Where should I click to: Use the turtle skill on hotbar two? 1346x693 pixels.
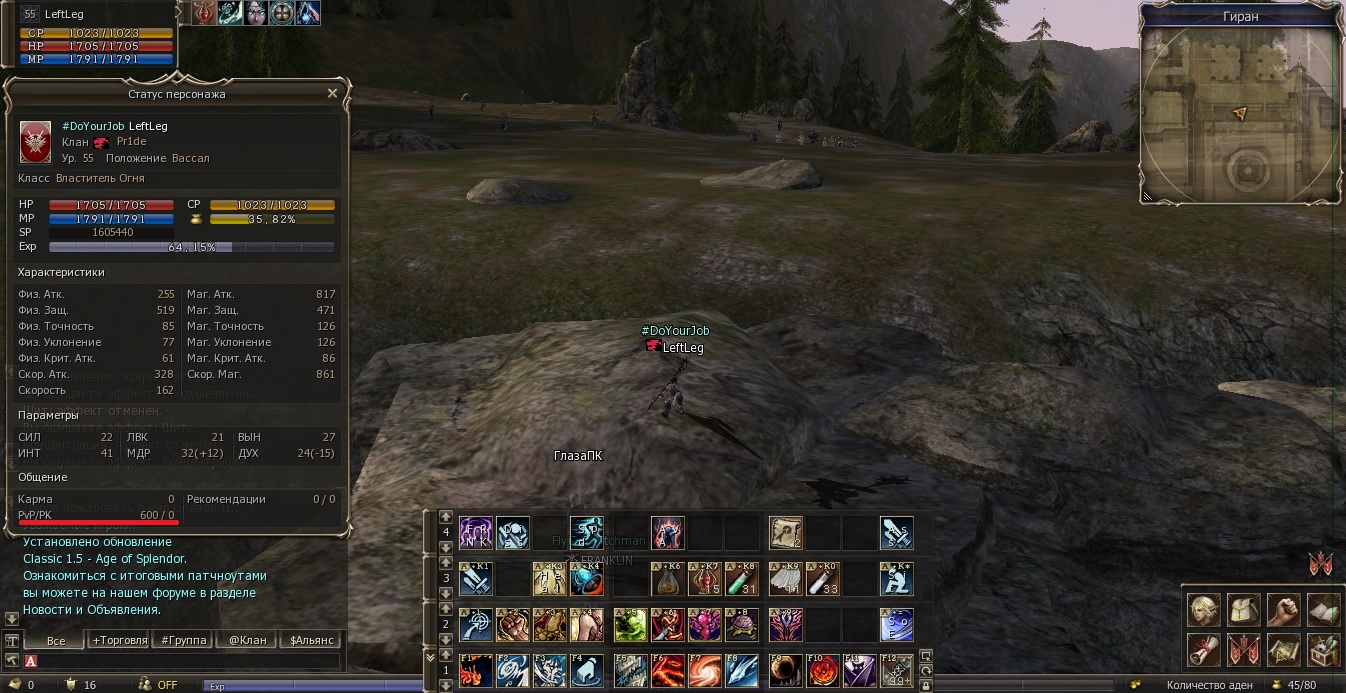point(744,624)
